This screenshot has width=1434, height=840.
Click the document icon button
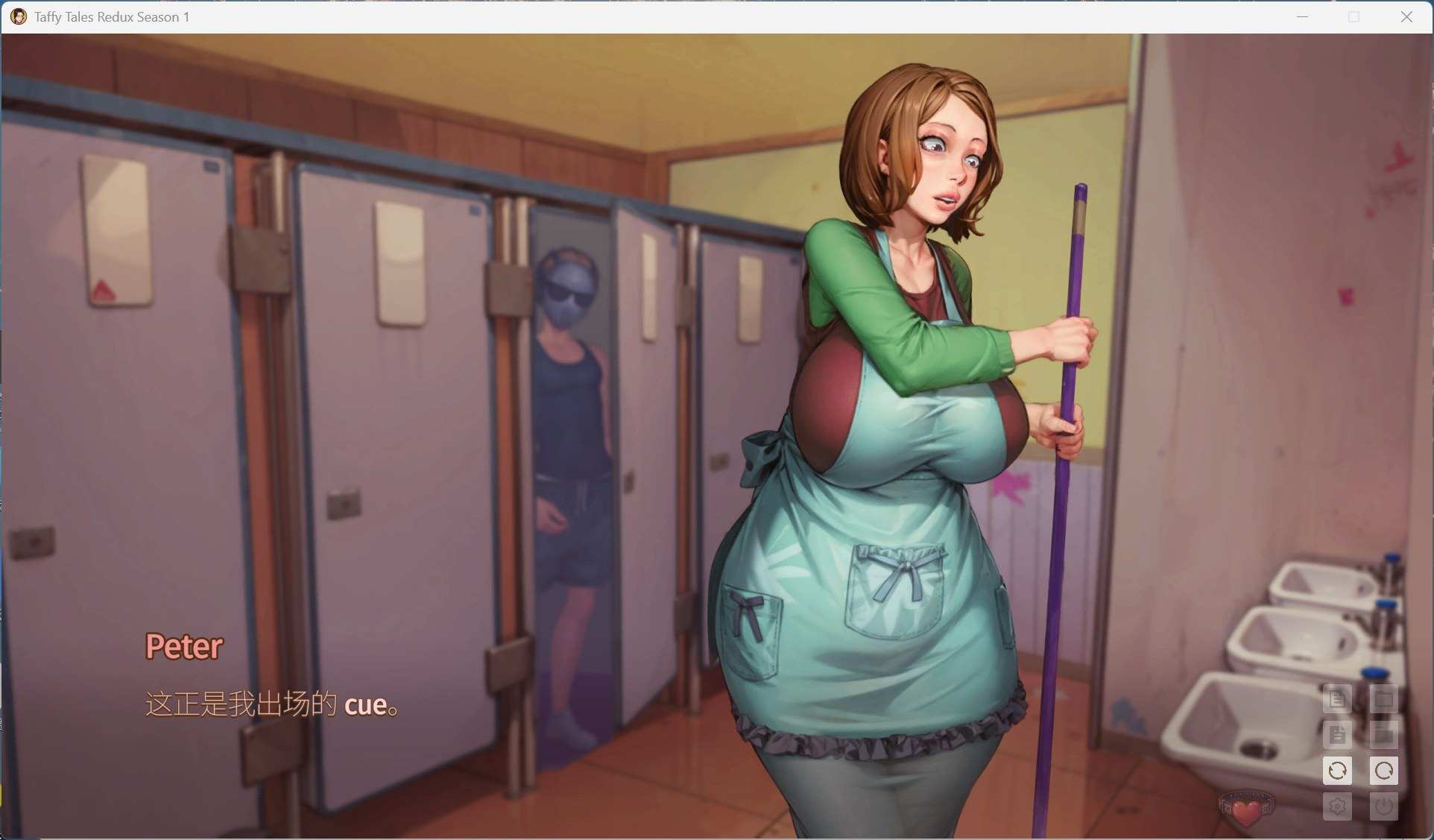pos(1337,699)
